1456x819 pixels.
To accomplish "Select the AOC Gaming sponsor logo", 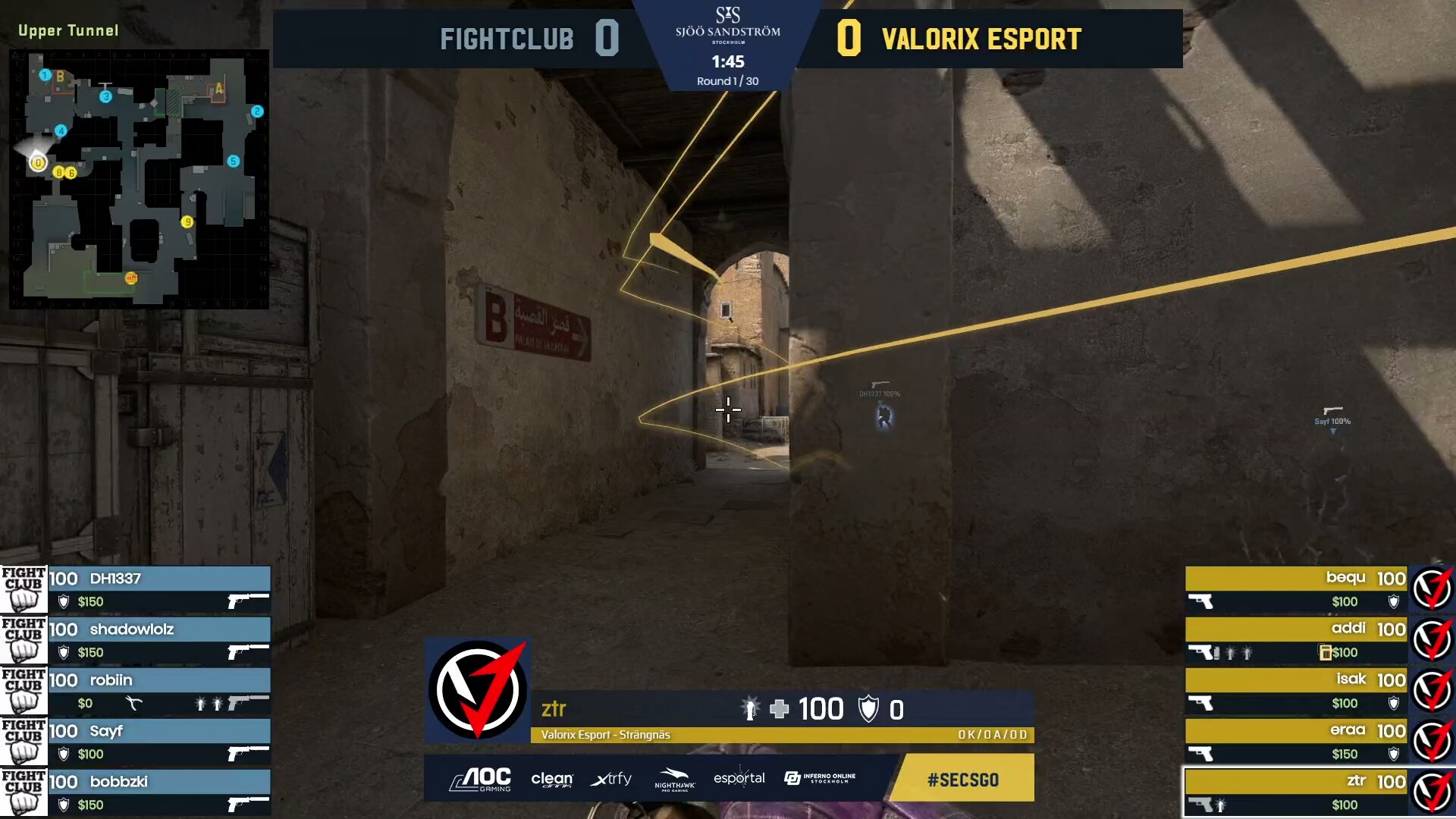I will (479, 779).
